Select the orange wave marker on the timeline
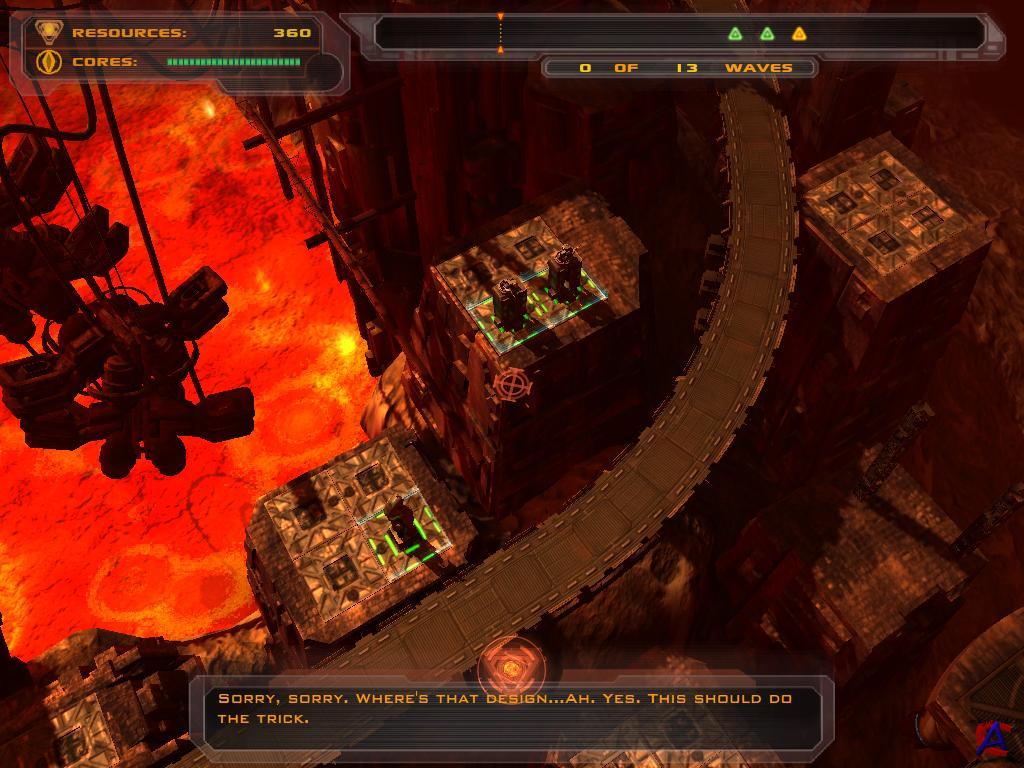Viewport: 1024px width, 768px height. (x=799, y=34)
